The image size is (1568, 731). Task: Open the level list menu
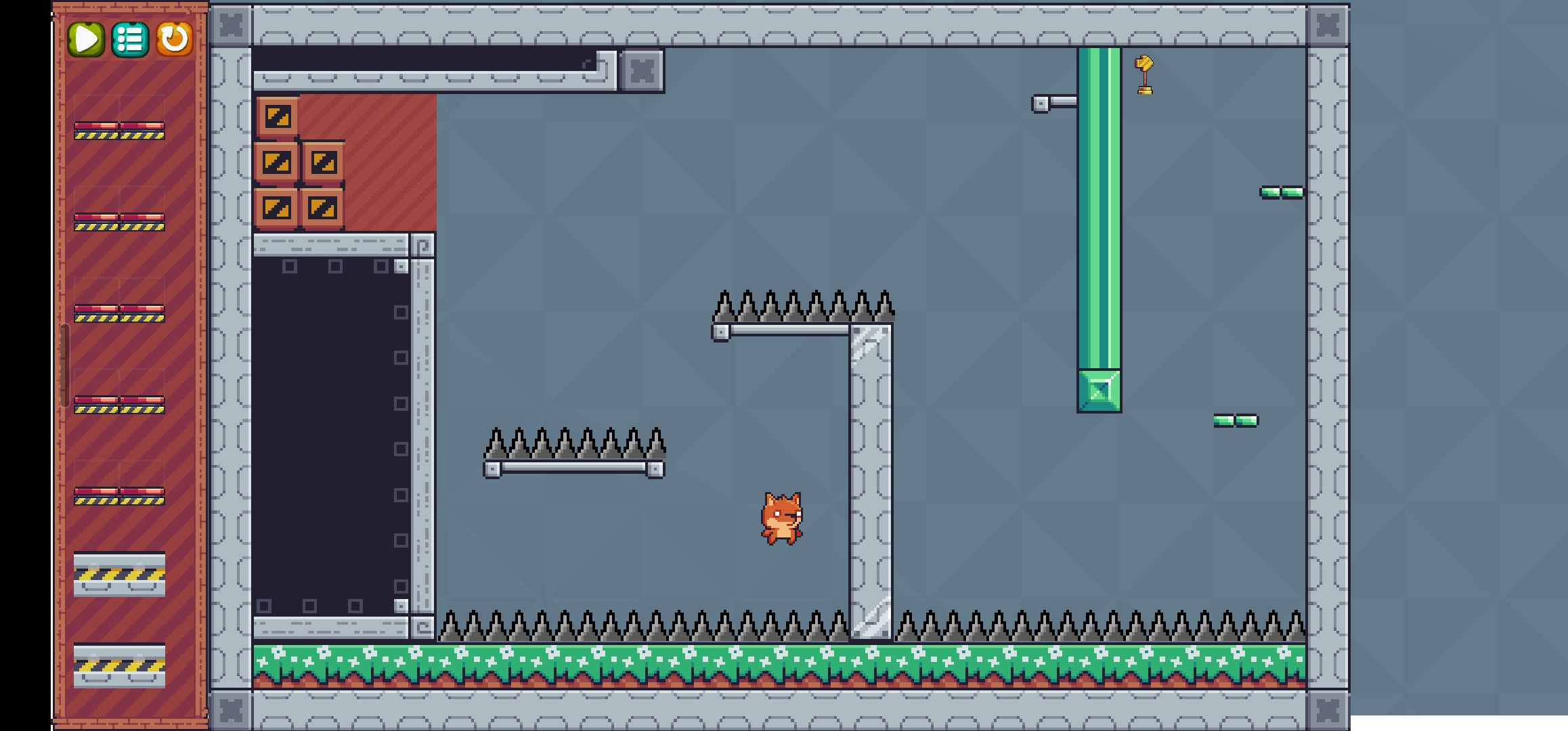[131, 40]
